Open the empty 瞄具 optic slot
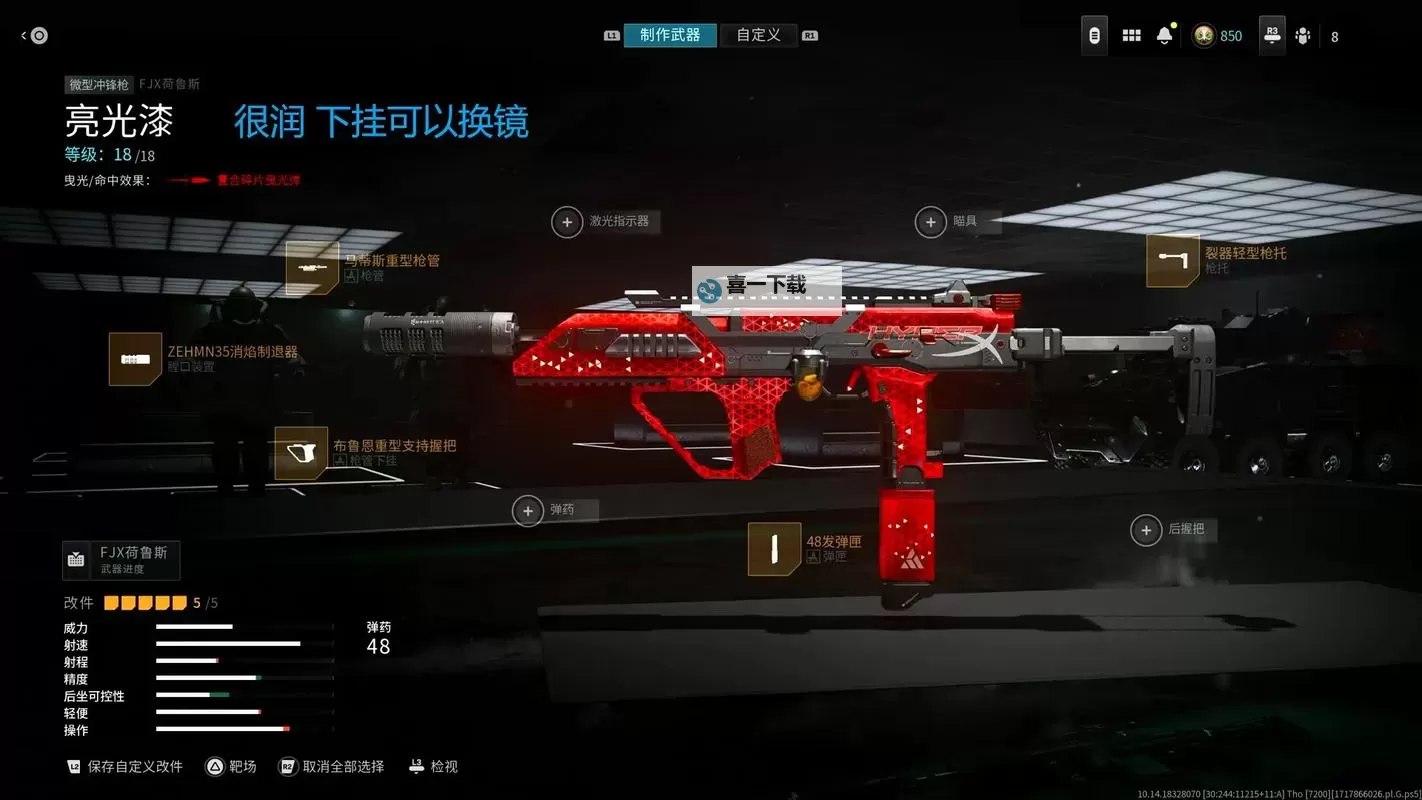Image resolution: width=1422 pixels, height=800 pixels. (930, 221)
